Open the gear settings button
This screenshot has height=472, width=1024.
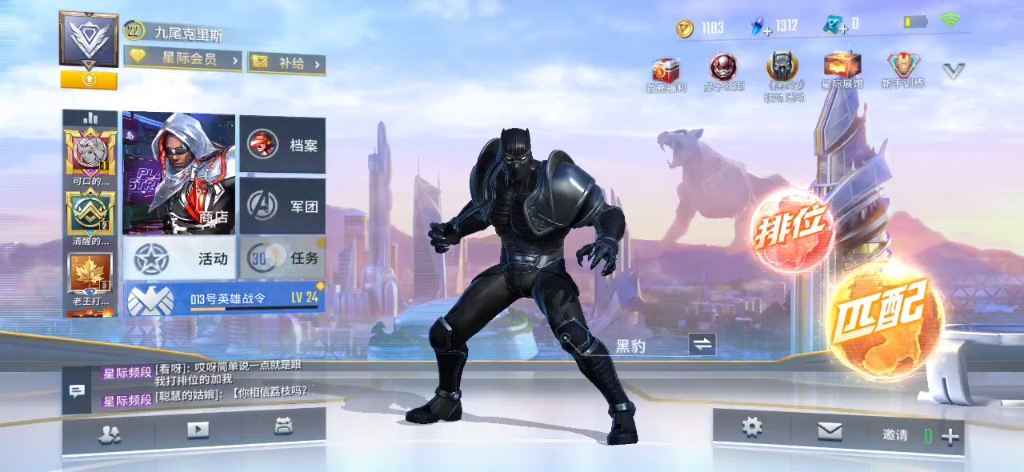(x=751, y=428)
